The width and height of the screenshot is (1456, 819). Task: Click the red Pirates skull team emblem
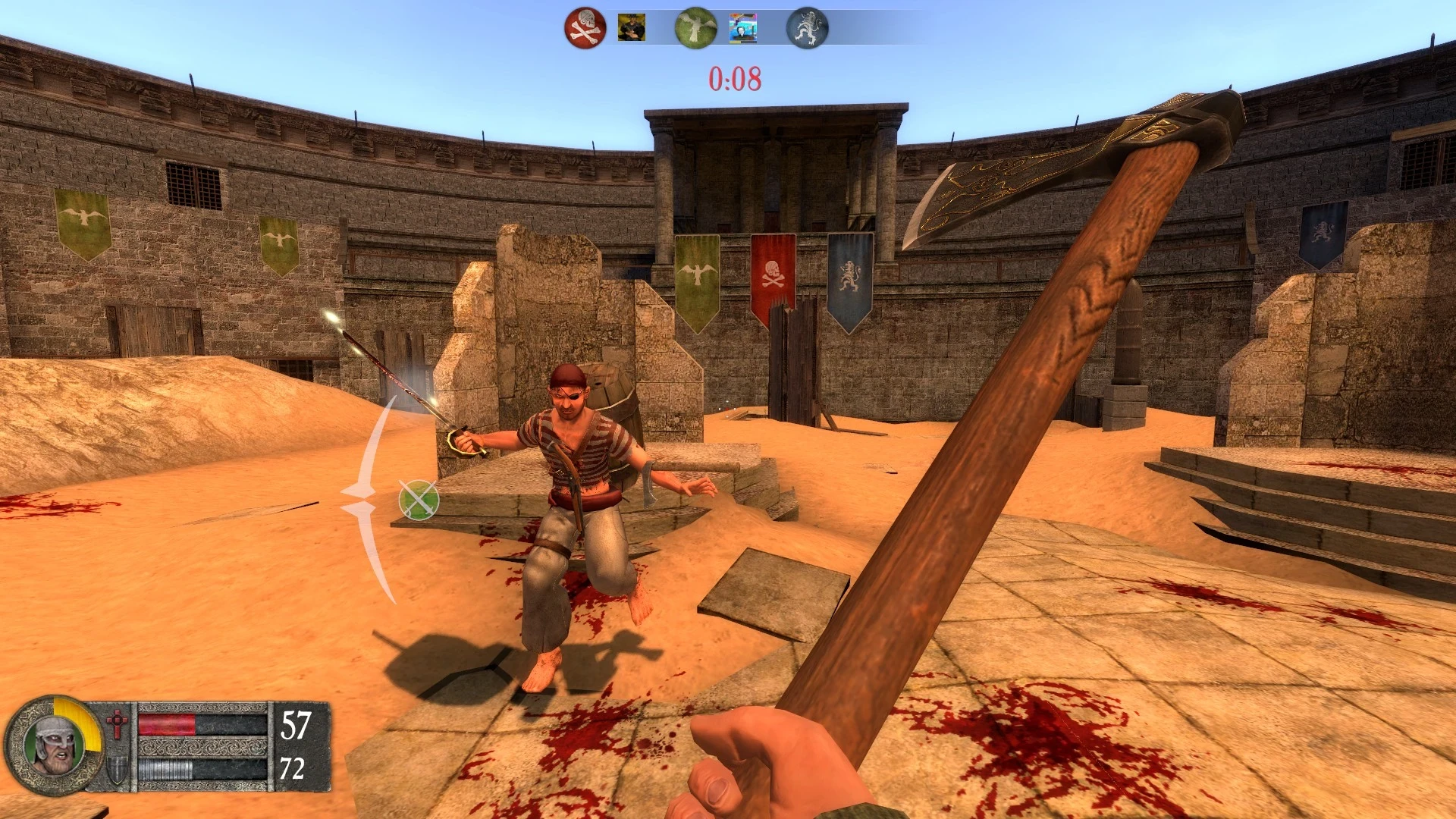585,28
